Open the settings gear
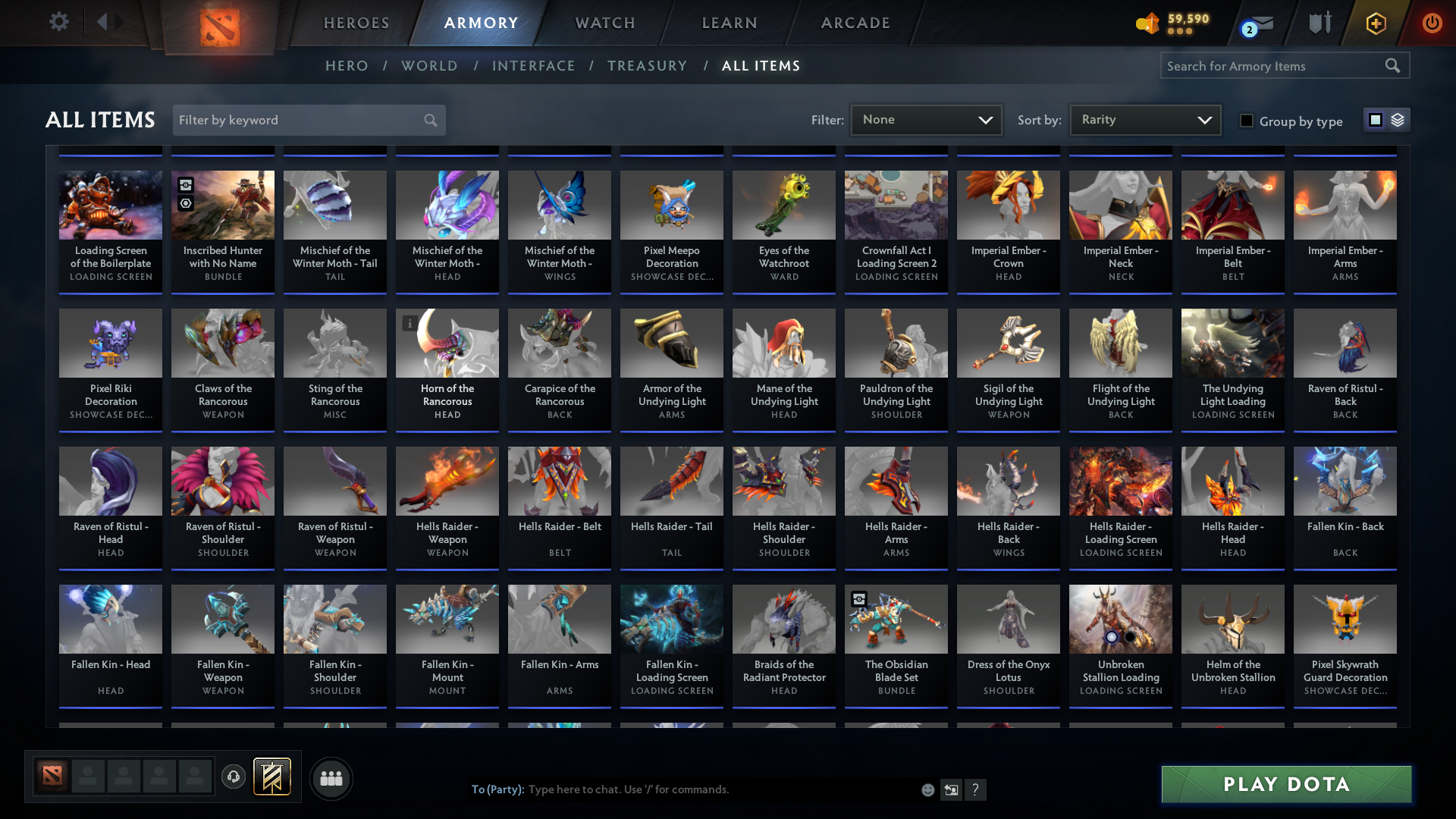1456x819 pixels. pyautogui.click(x=59, y=22)
